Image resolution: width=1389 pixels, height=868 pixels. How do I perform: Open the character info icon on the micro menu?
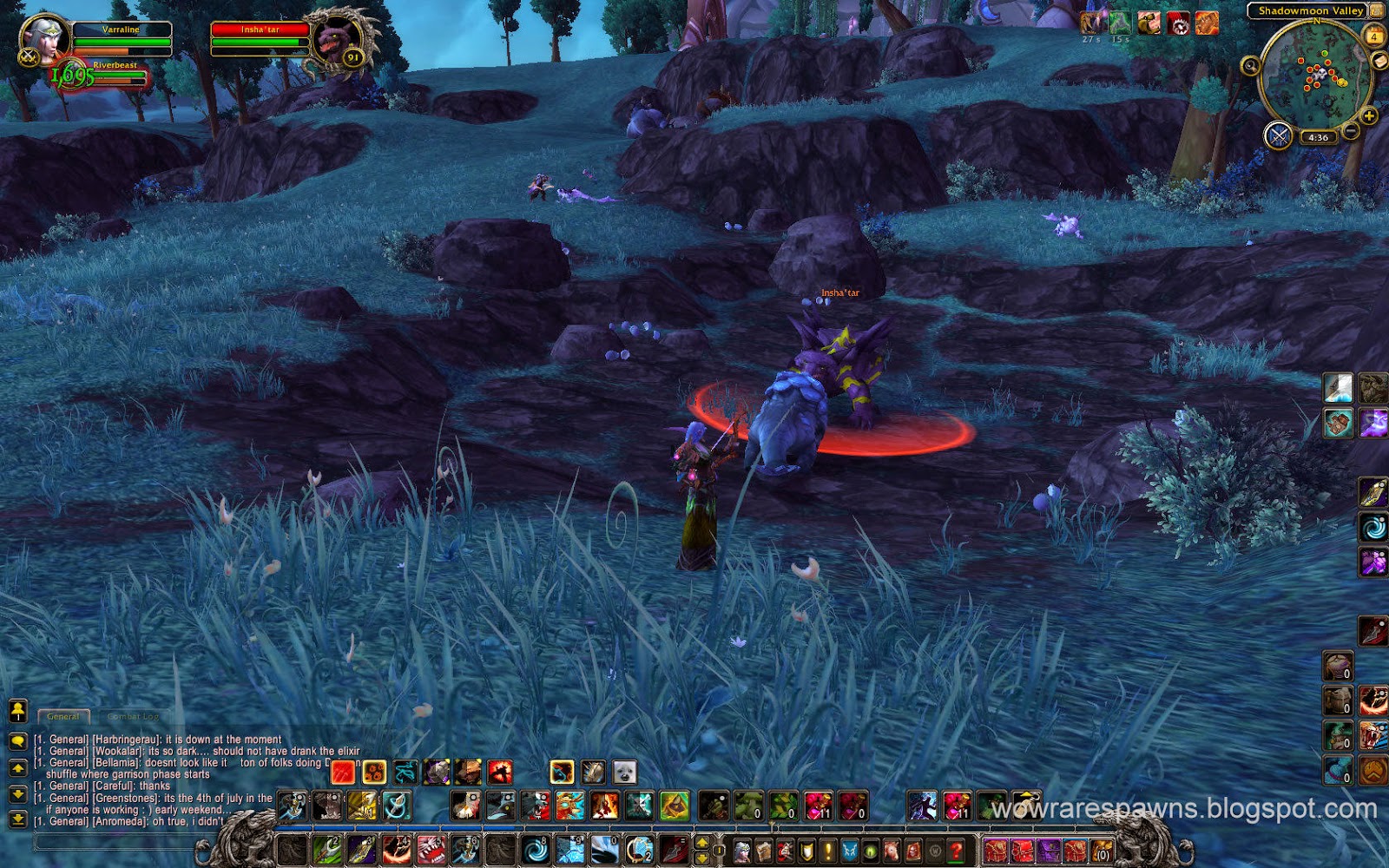point(741,851)
